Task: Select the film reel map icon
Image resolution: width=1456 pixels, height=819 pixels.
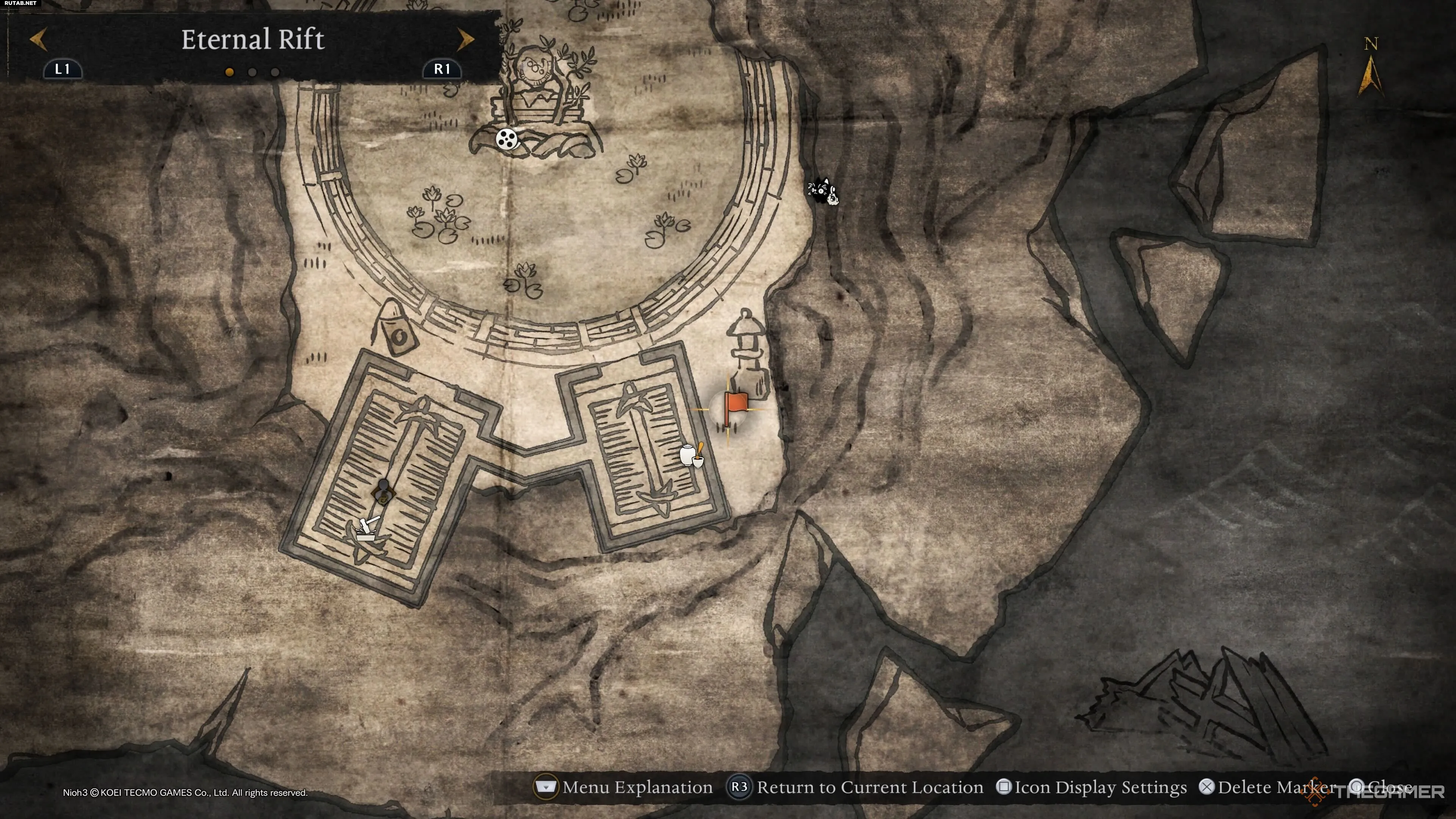Action: pos(507,138)
